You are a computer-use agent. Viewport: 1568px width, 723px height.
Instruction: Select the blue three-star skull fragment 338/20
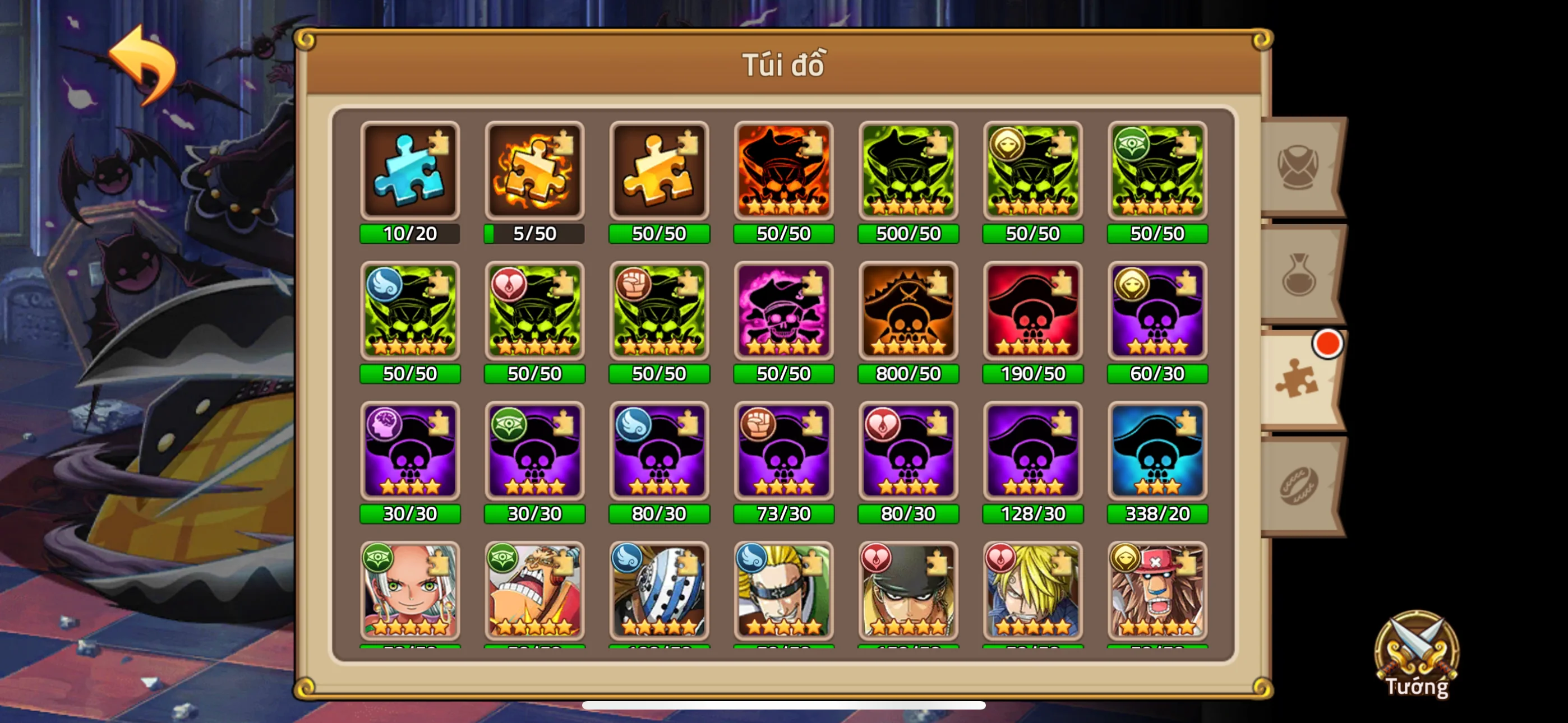(x=1156, y=453)
